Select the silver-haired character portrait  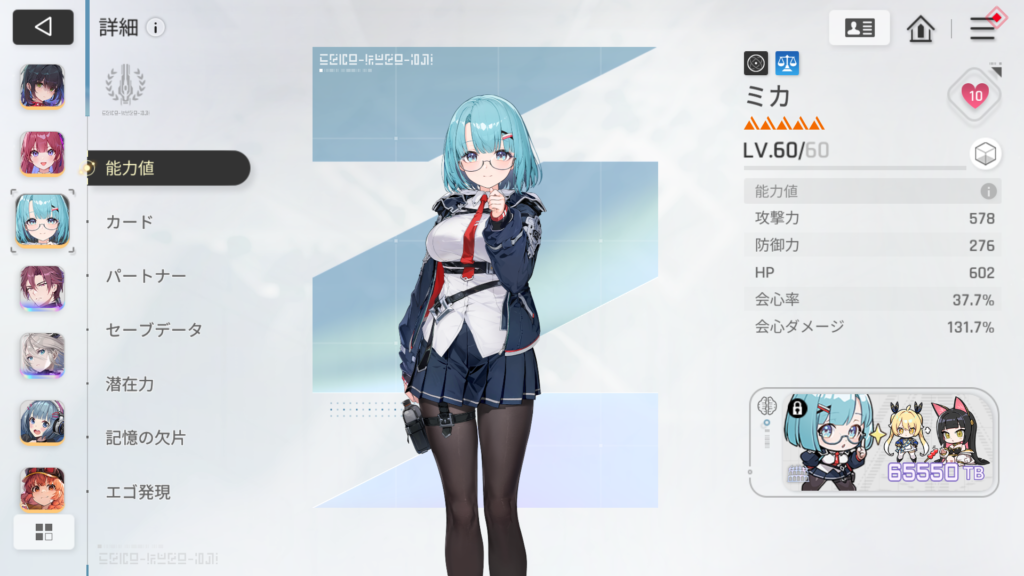click(42, 355)
